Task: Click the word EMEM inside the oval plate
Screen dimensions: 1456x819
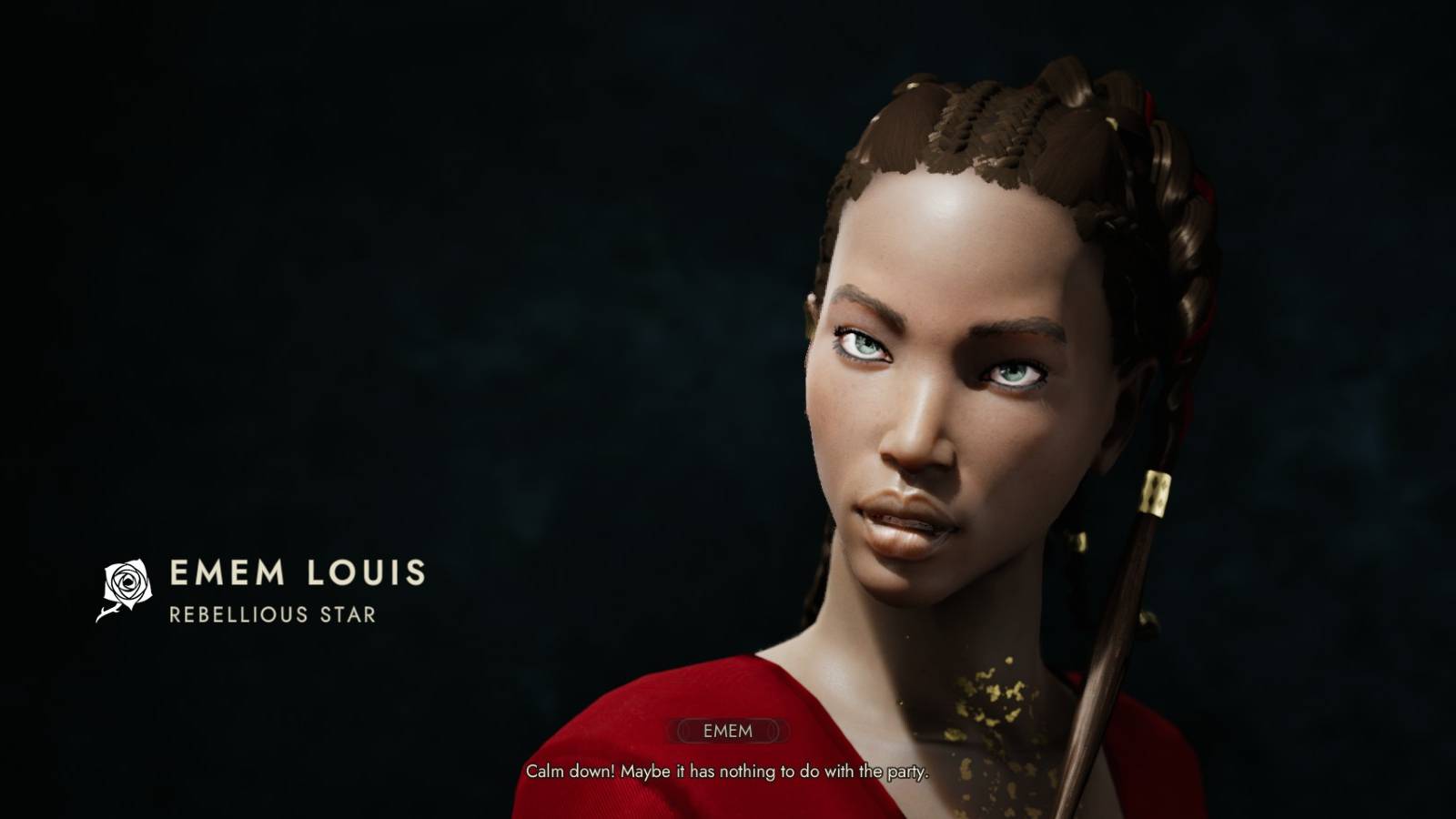Action: [x=728, y=729]
